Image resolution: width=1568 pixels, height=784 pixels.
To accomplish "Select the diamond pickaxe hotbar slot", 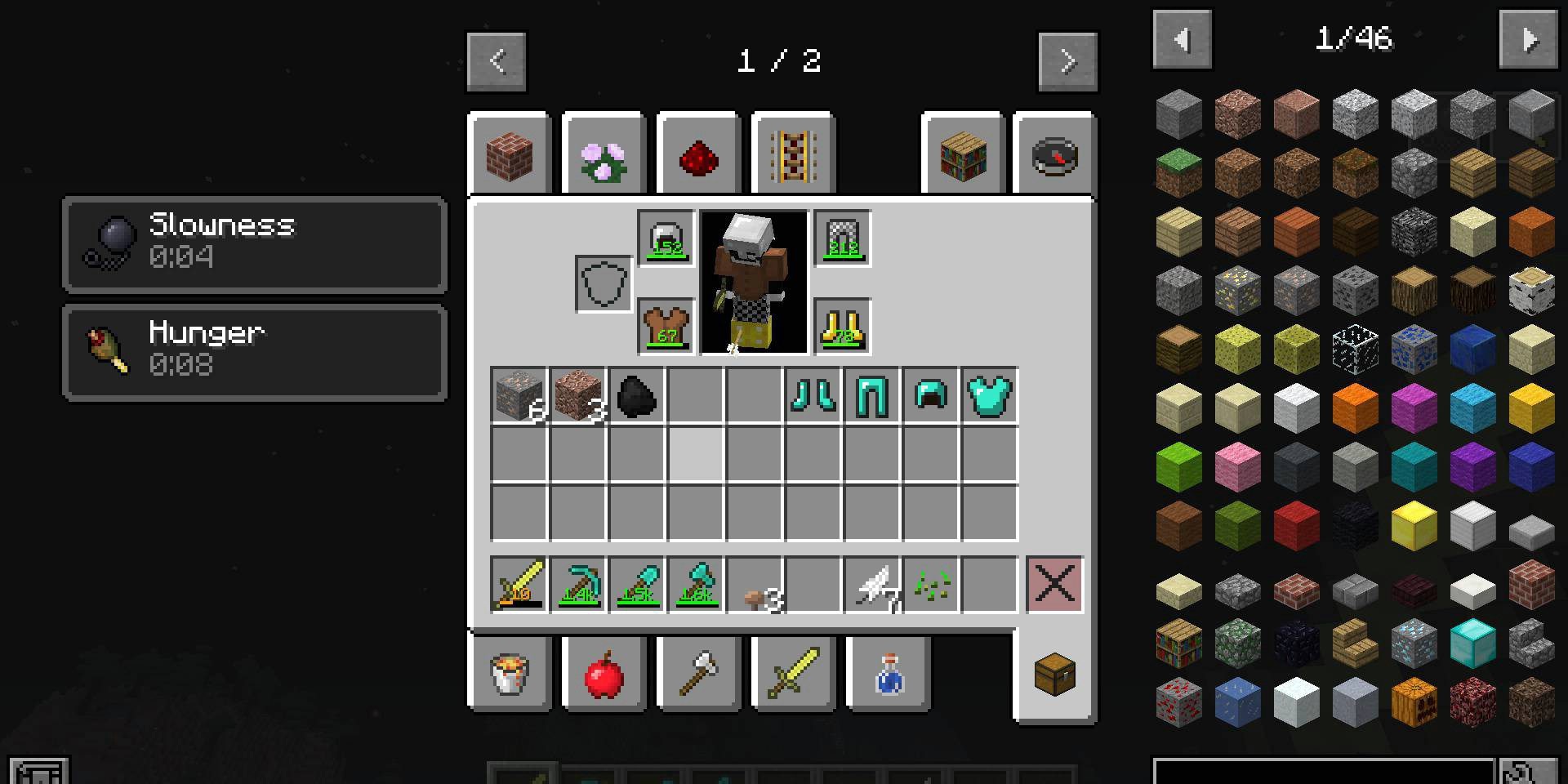I will coord(578,585).
